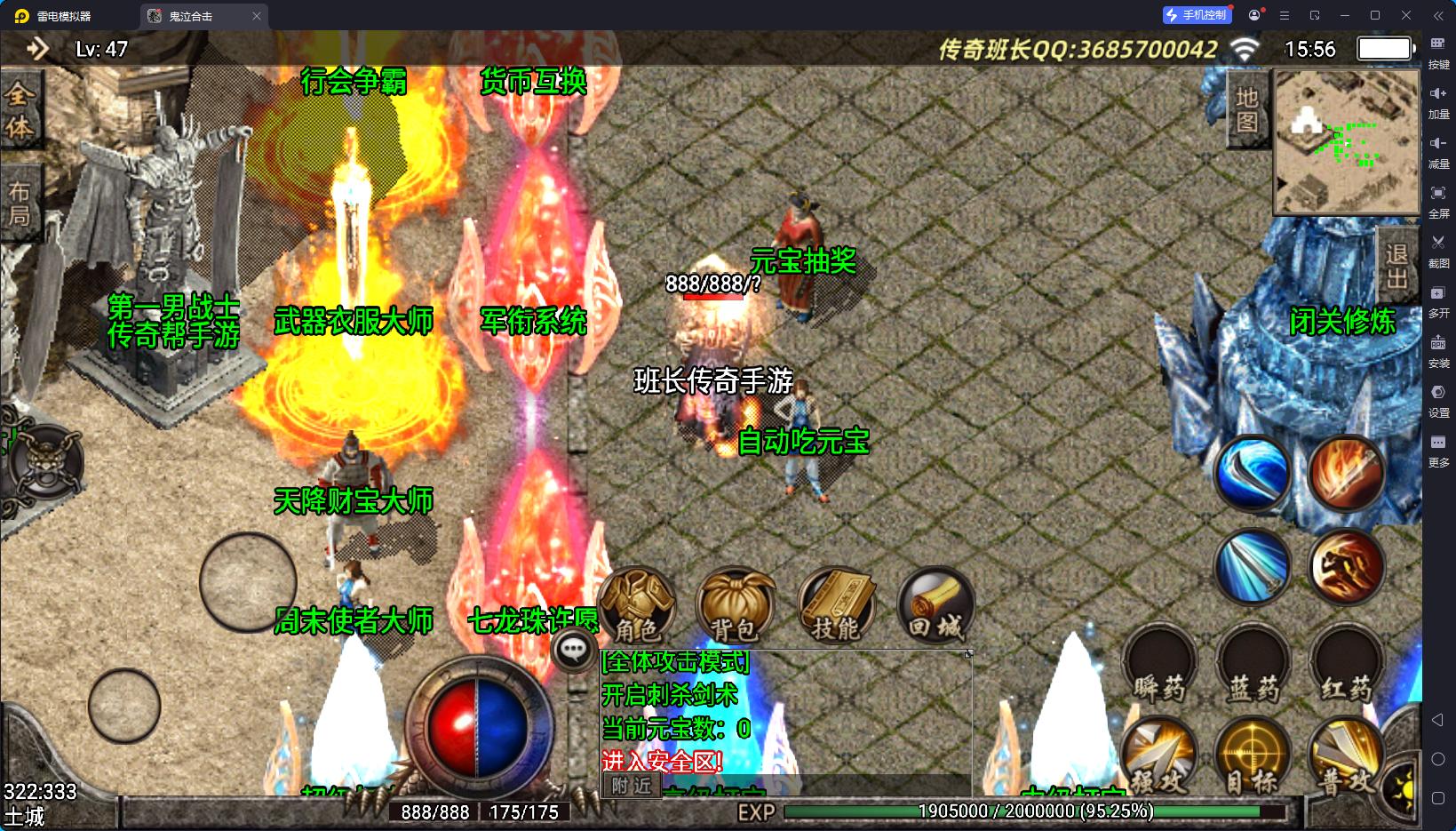The image size is (1456, 831).
Task: Click the 退出 exit button
Action: click(x=1396, y=266)
